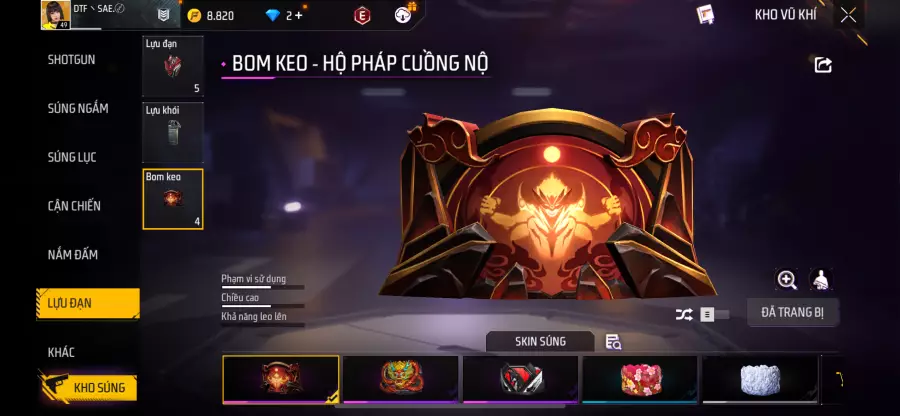Open the Kho Súng button
The image size is (900, 416).
click(x=88, y=387)
